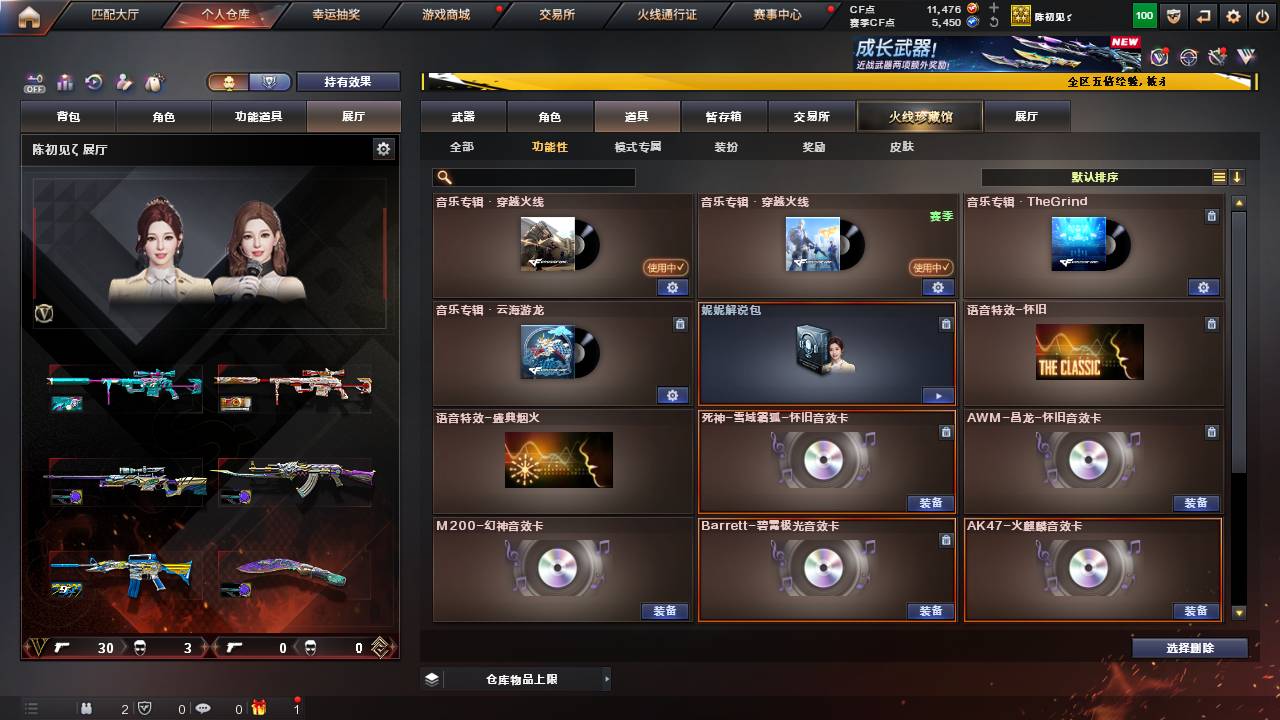Click the bar-chart stats icon above the showroom
This screenshot has height=720, width=1280.
click(64, 82)
